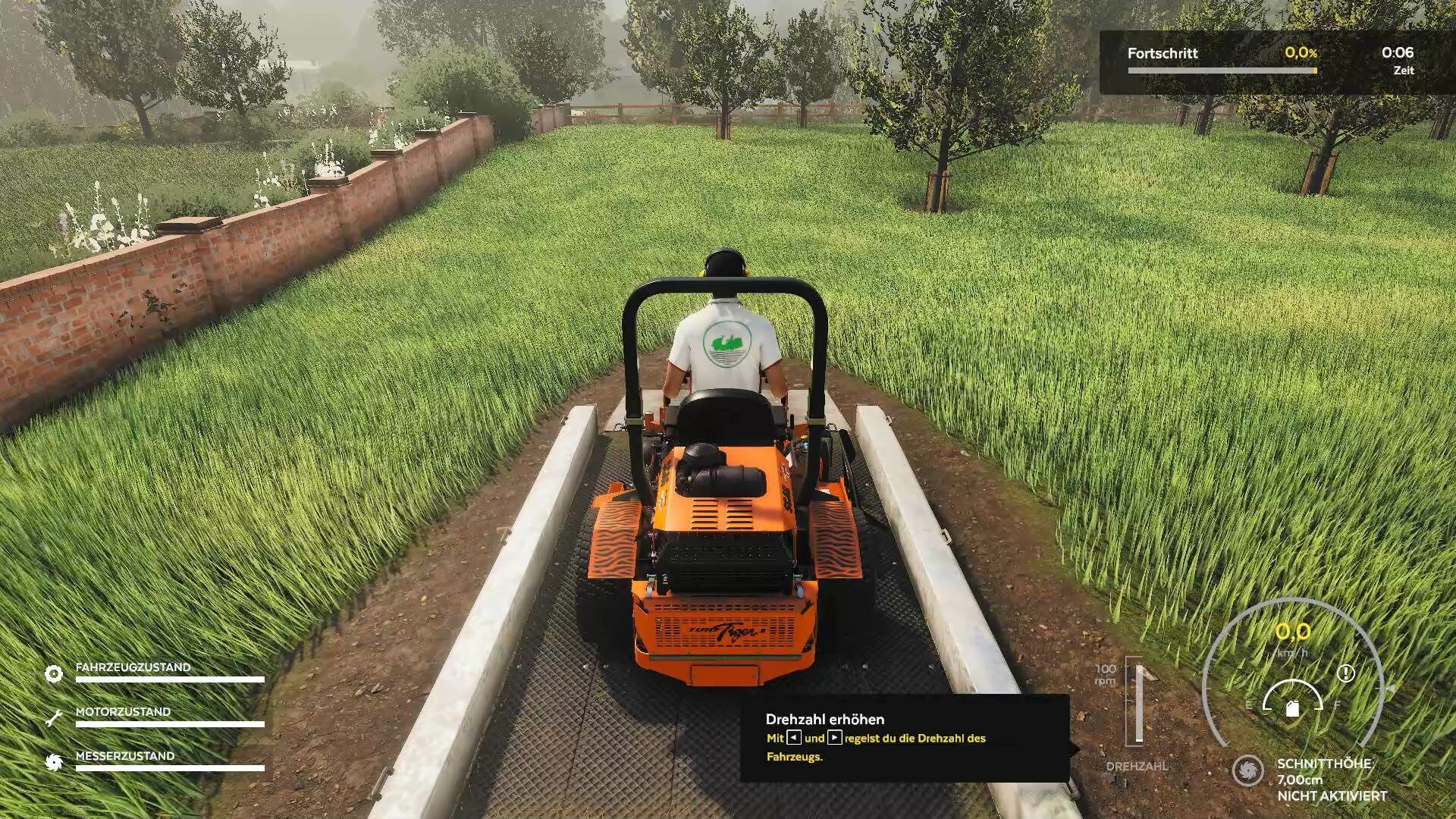This screenshot has height=819, width=1456.
Task: Select the fuel pump gauge icon
Action: tap(1293, 708)
